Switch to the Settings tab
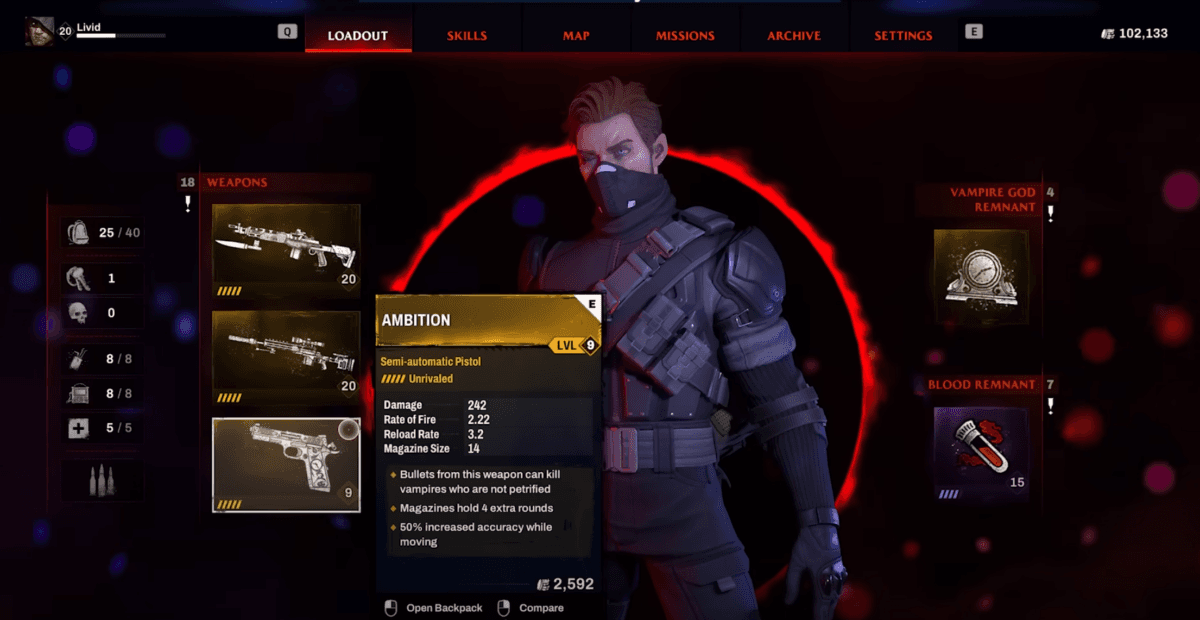The image size is (1200, 620). (903, 36)
